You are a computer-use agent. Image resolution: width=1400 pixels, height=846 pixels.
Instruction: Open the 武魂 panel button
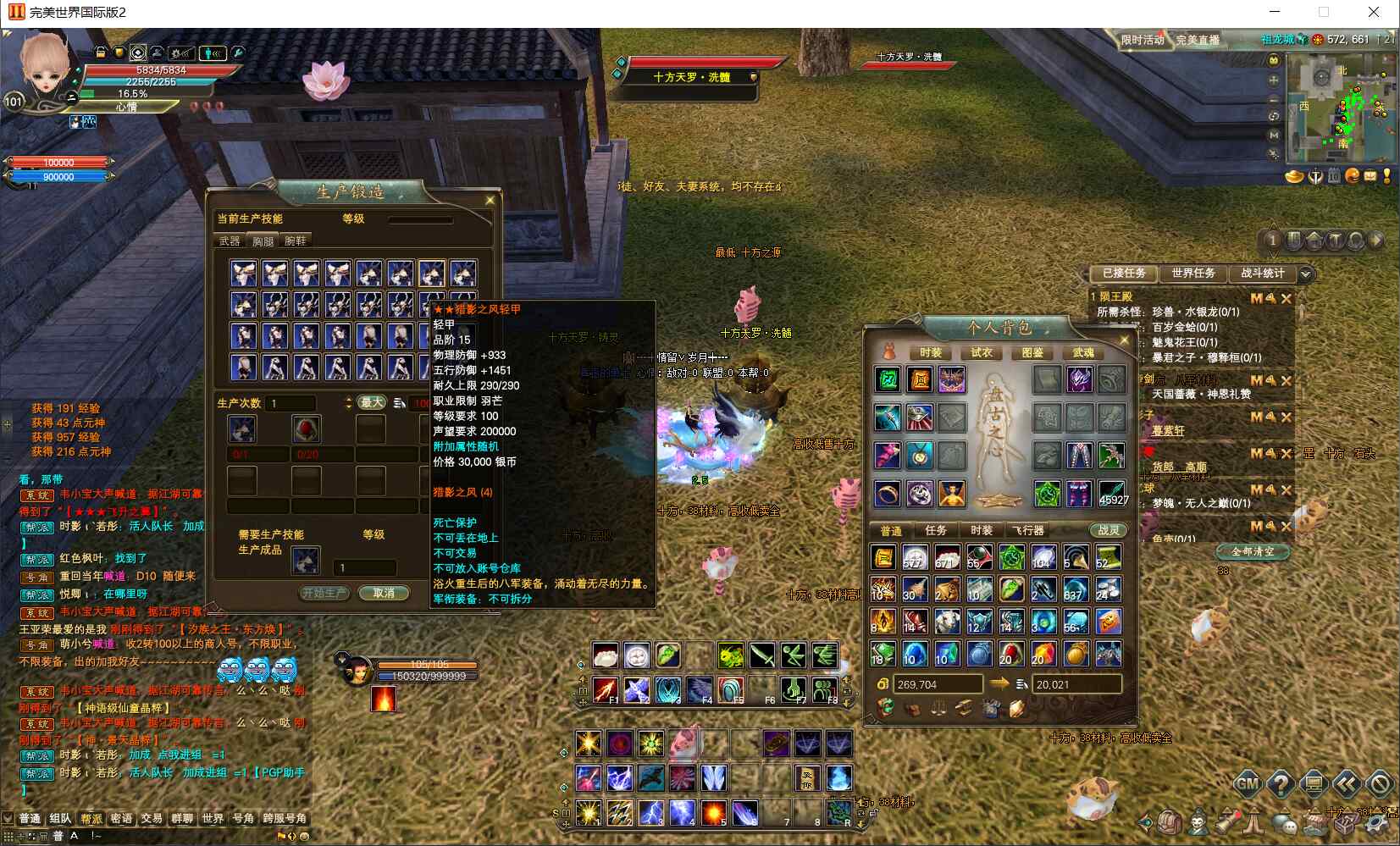[x=1082, y=352]
